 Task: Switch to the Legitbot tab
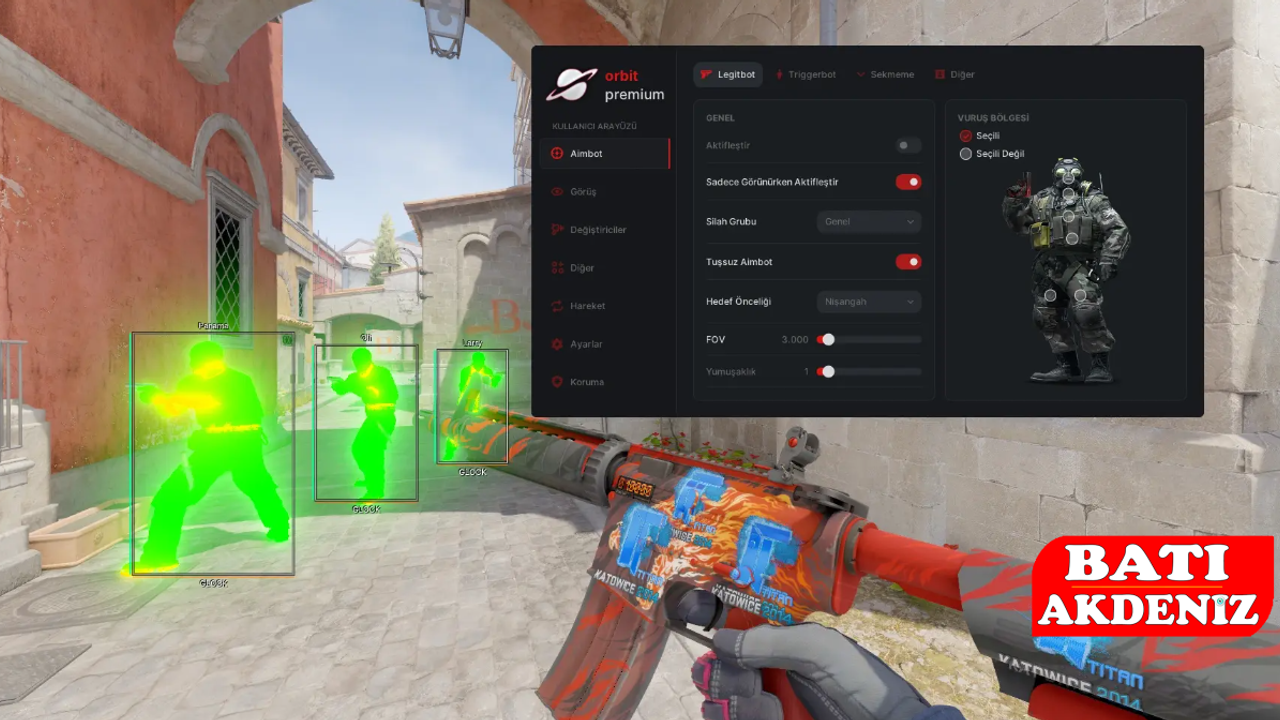[x=728, y=75]
